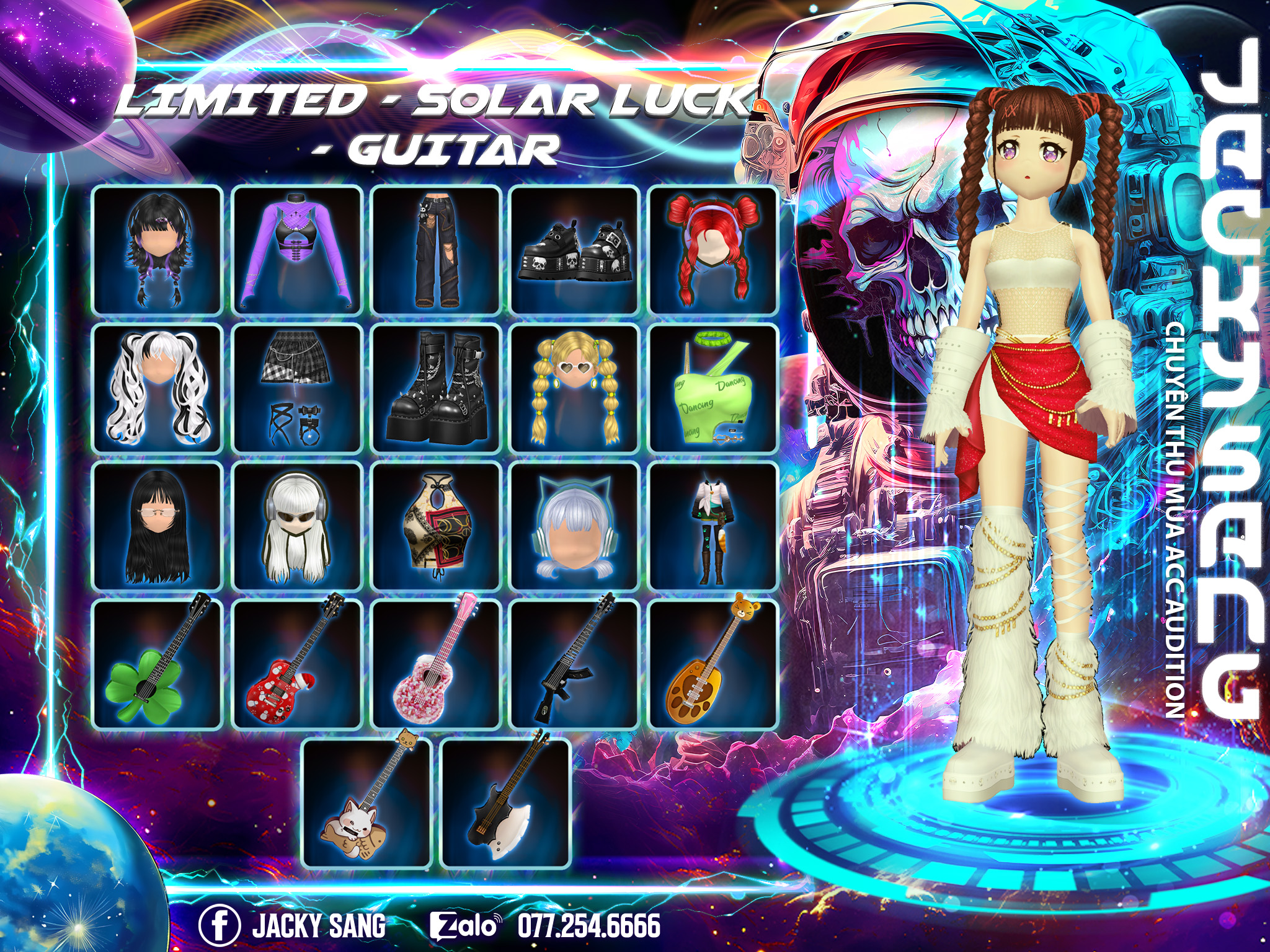Screen dimensions: 1270x952
Task: Choose the blonde pigtails with heart sunglasses
Action: tap(575, 389)
